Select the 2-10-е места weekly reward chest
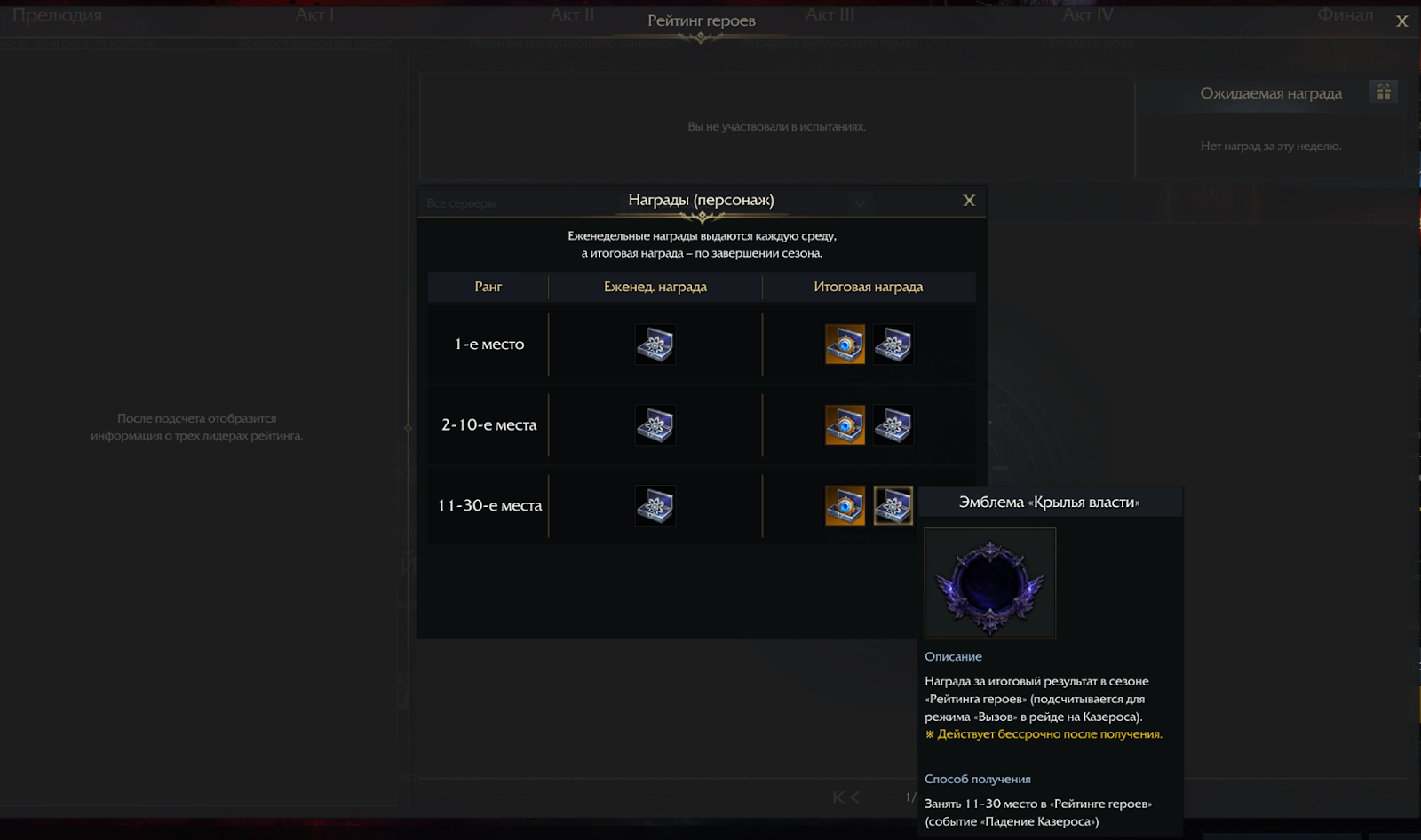1421x840 pixels. coord(655,425)
